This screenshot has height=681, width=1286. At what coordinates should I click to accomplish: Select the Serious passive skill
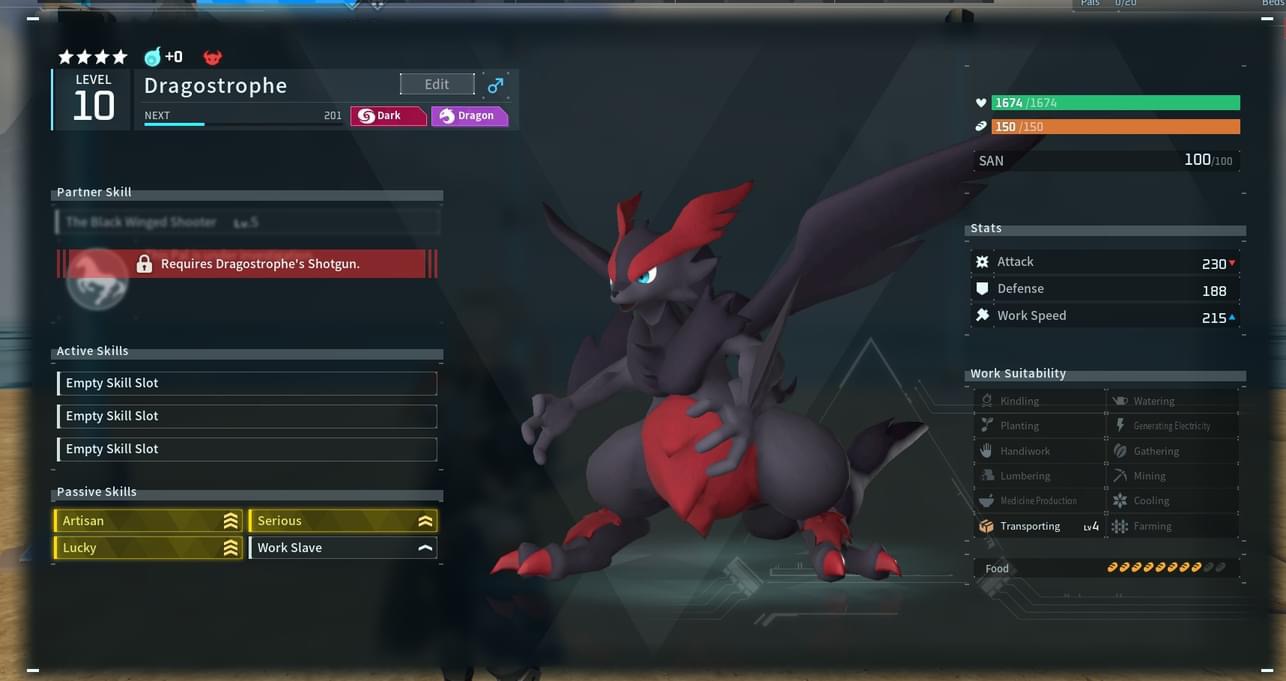tap(342, 521)
